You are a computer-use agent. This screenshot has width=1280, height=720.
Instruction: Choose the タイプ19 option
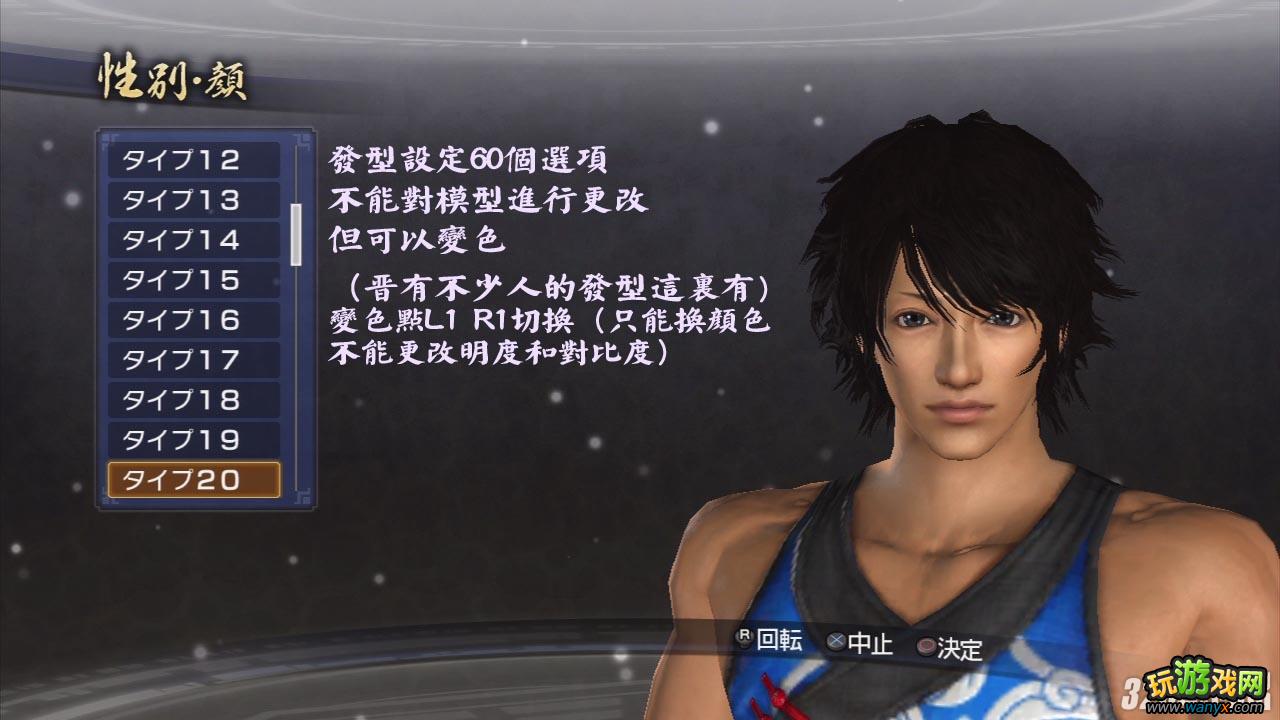point(193,440)
